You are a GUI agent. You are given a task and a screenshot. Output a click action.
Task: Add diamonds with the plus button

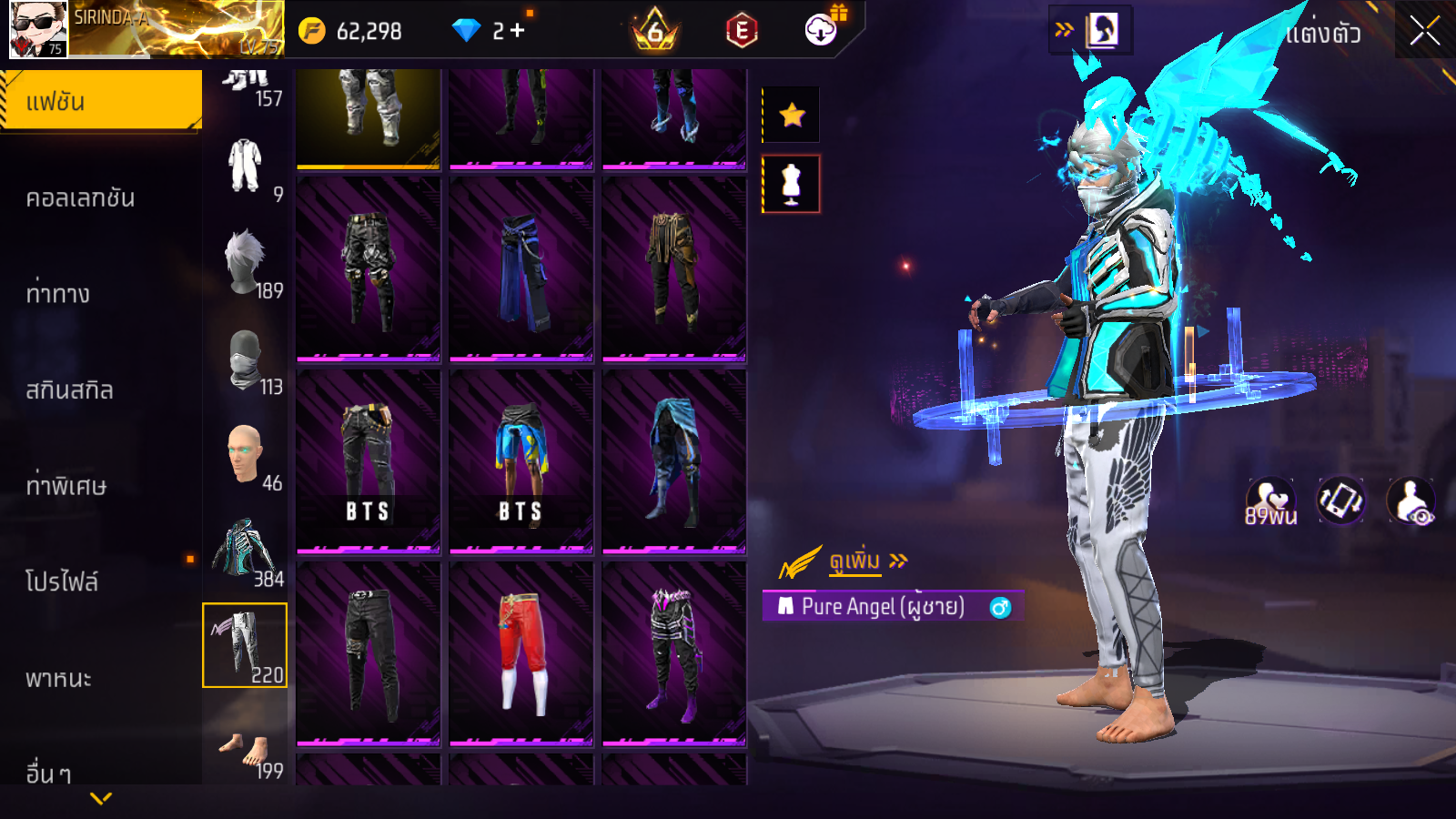tap(517, 31)
